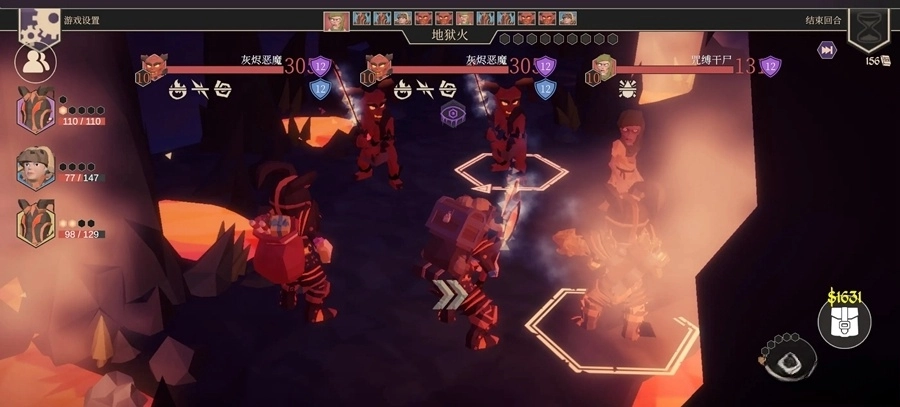900x407 pixels.
Task: Click the zombie enemy portrait icon
Action: click(x=603, y=66)
